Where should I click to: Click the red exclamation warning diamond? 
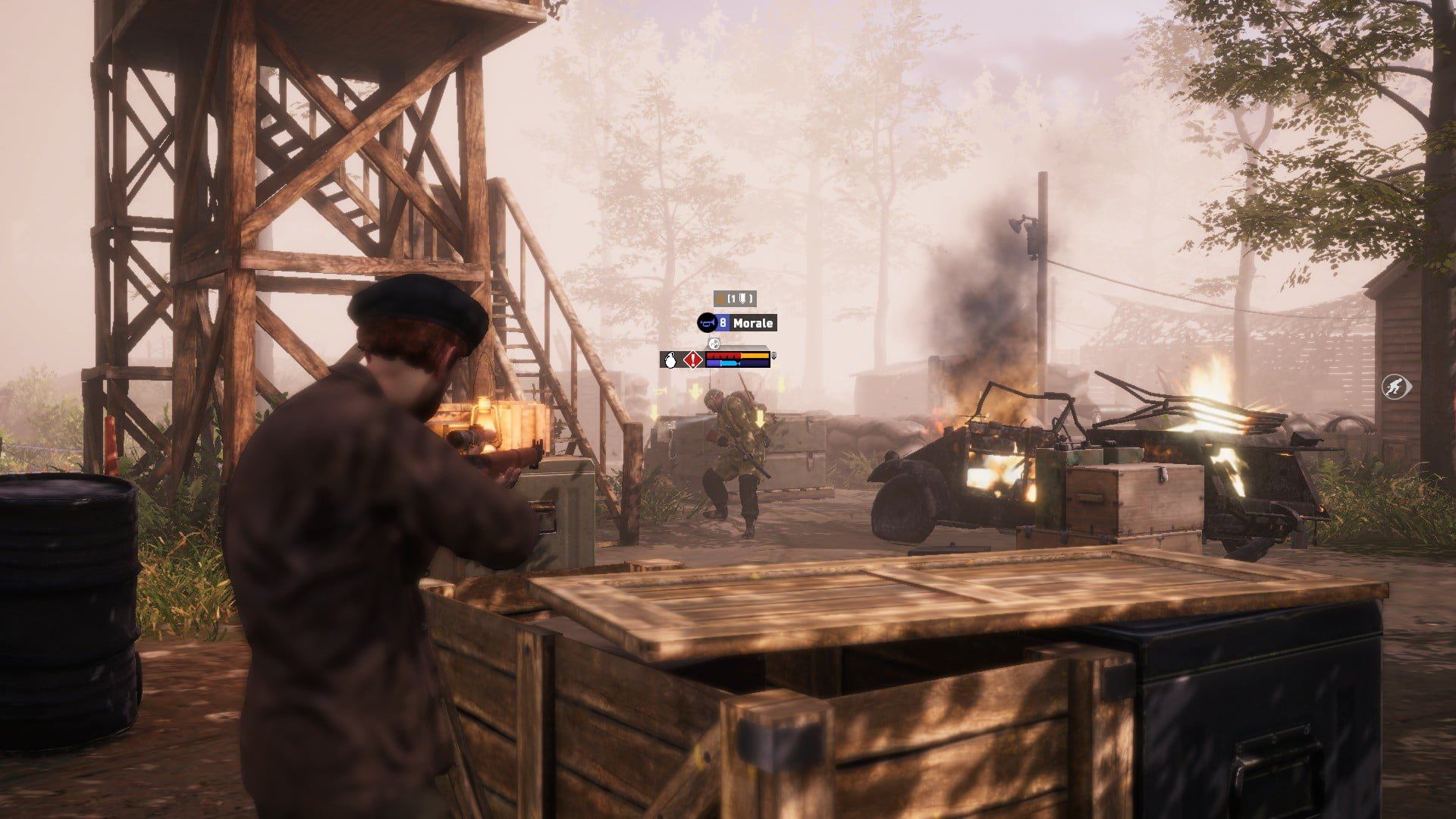(x=691, y=360)
